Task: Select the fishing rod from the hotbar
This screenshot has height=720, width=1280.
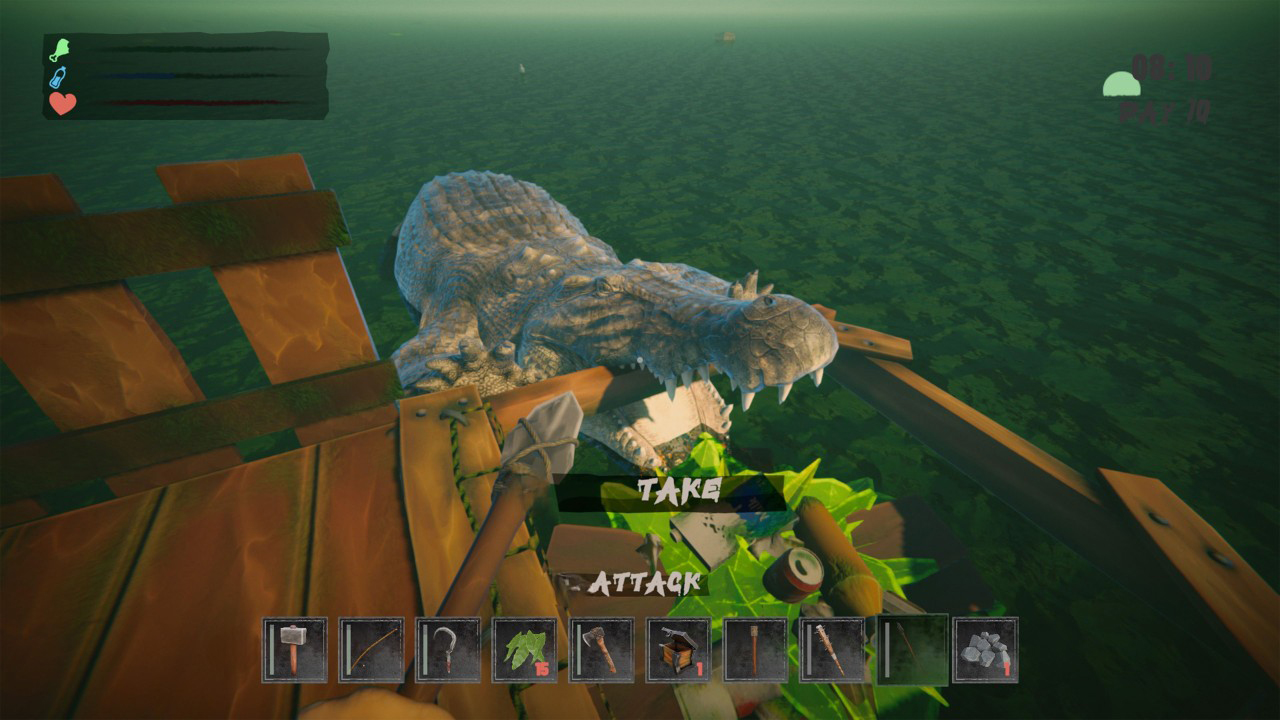Action: tap(369, 650)
